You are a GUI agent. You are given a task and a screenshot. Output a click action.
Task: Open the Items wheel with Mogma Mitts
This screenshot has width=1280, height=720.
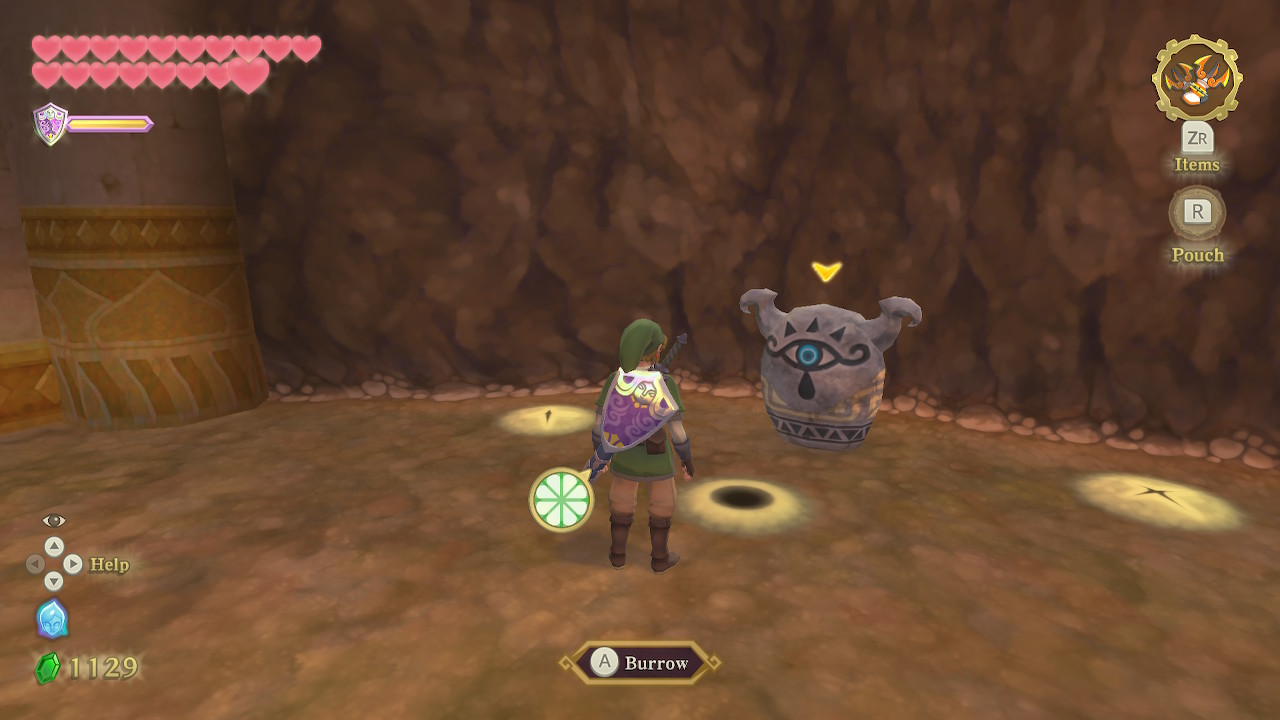click(x=1197, y=79)
